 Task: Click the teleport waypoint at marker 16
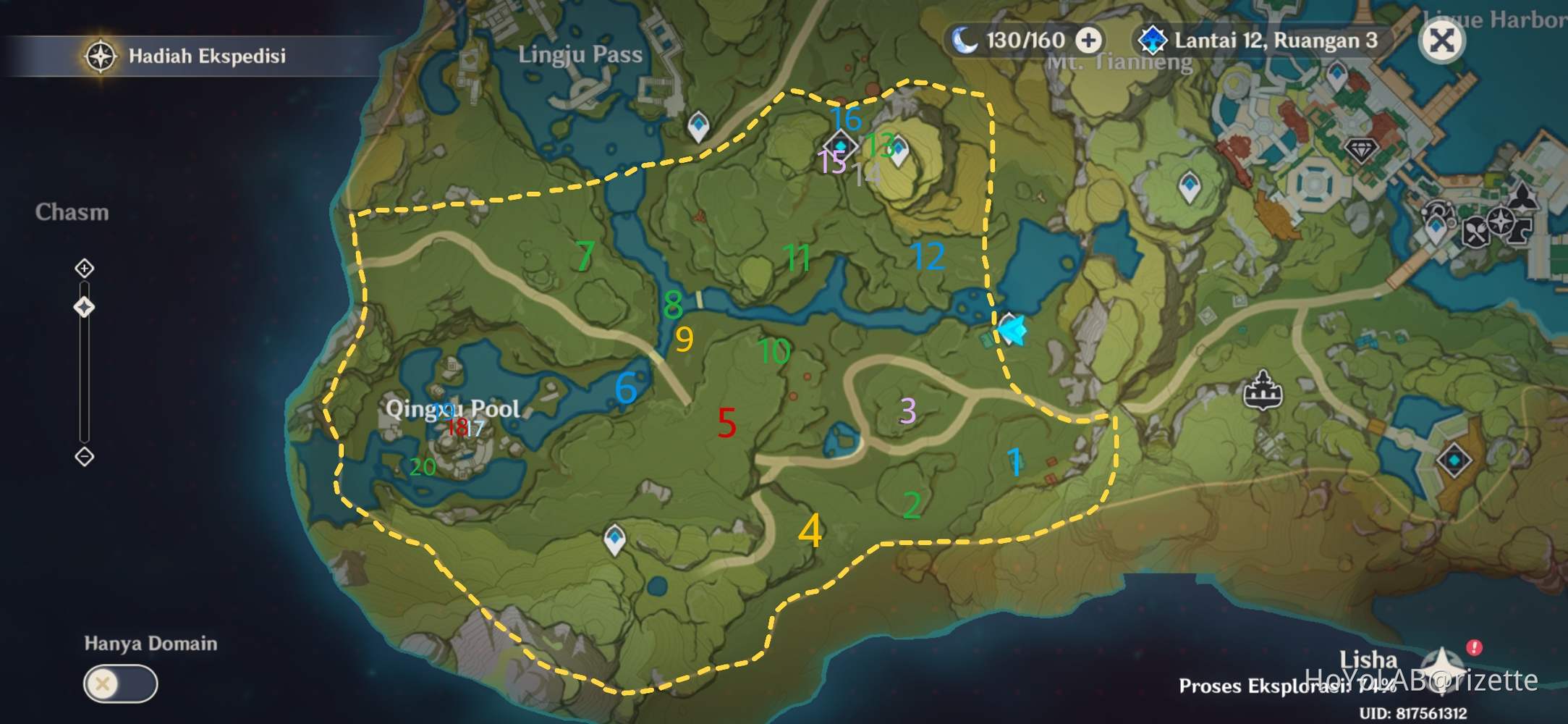pyautogui.click(x=842, y=145)
